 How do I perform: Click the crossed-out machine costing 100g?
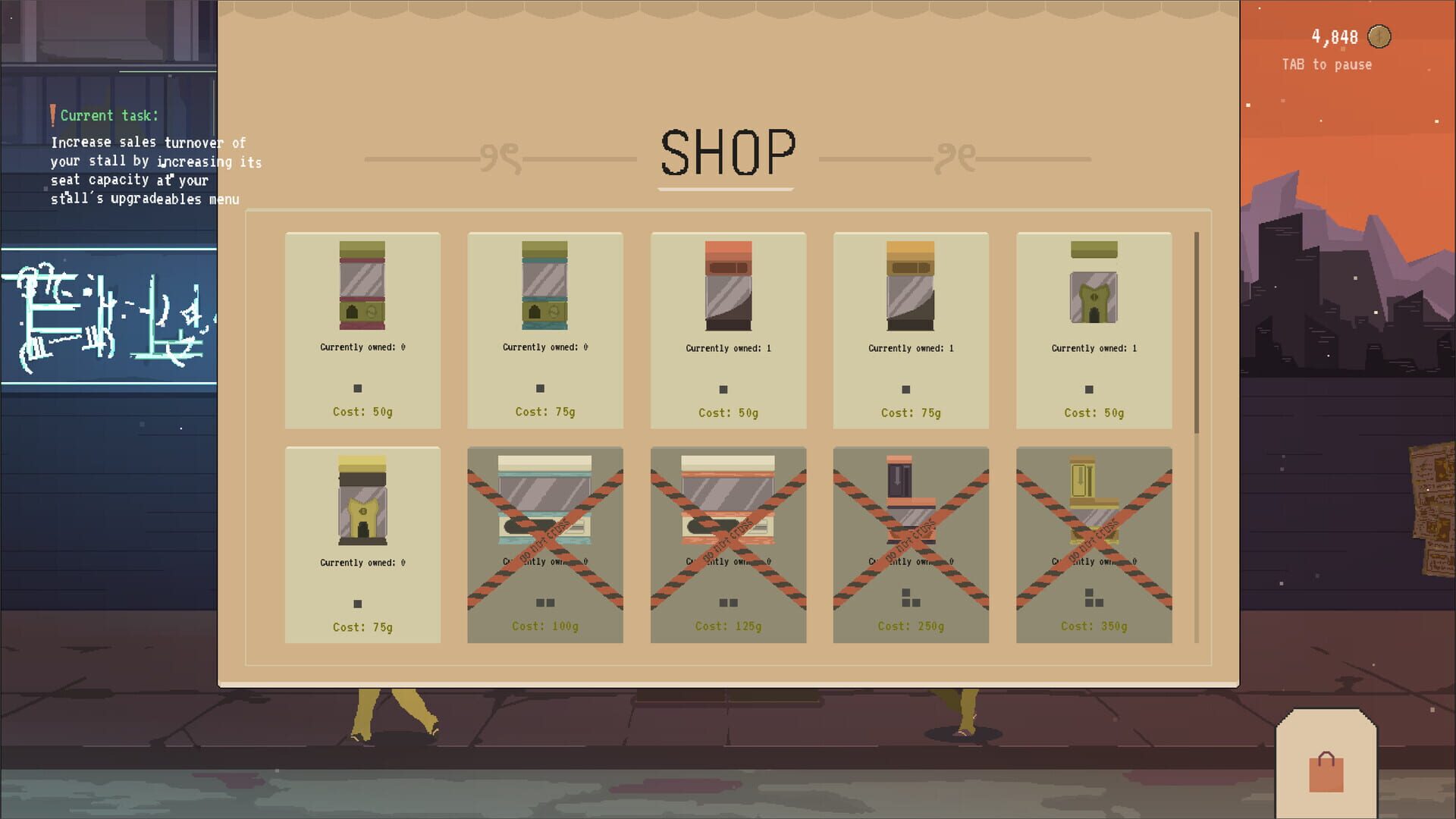[545, 544]
